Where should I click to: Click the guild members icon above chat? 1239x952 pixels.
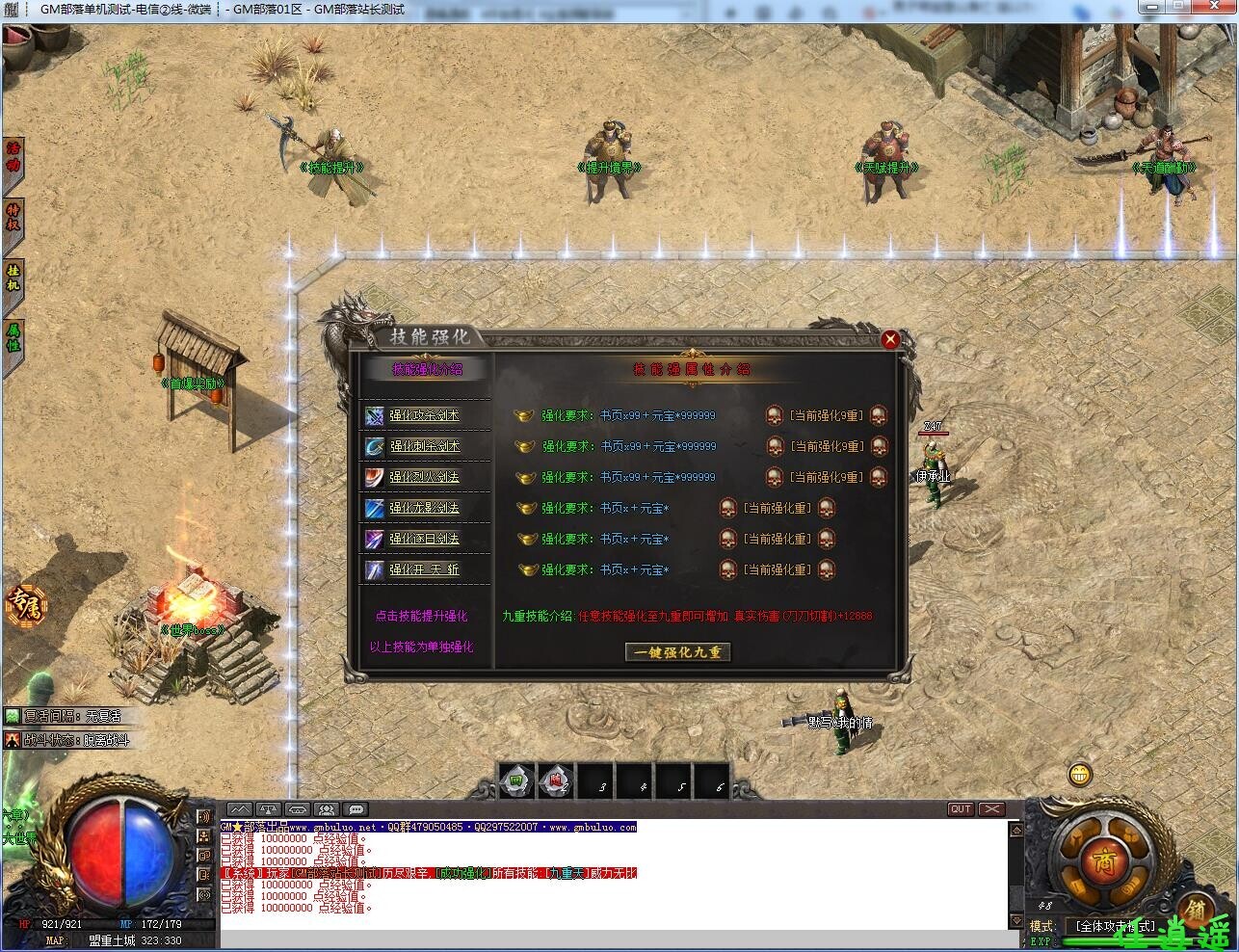point(326,810)
